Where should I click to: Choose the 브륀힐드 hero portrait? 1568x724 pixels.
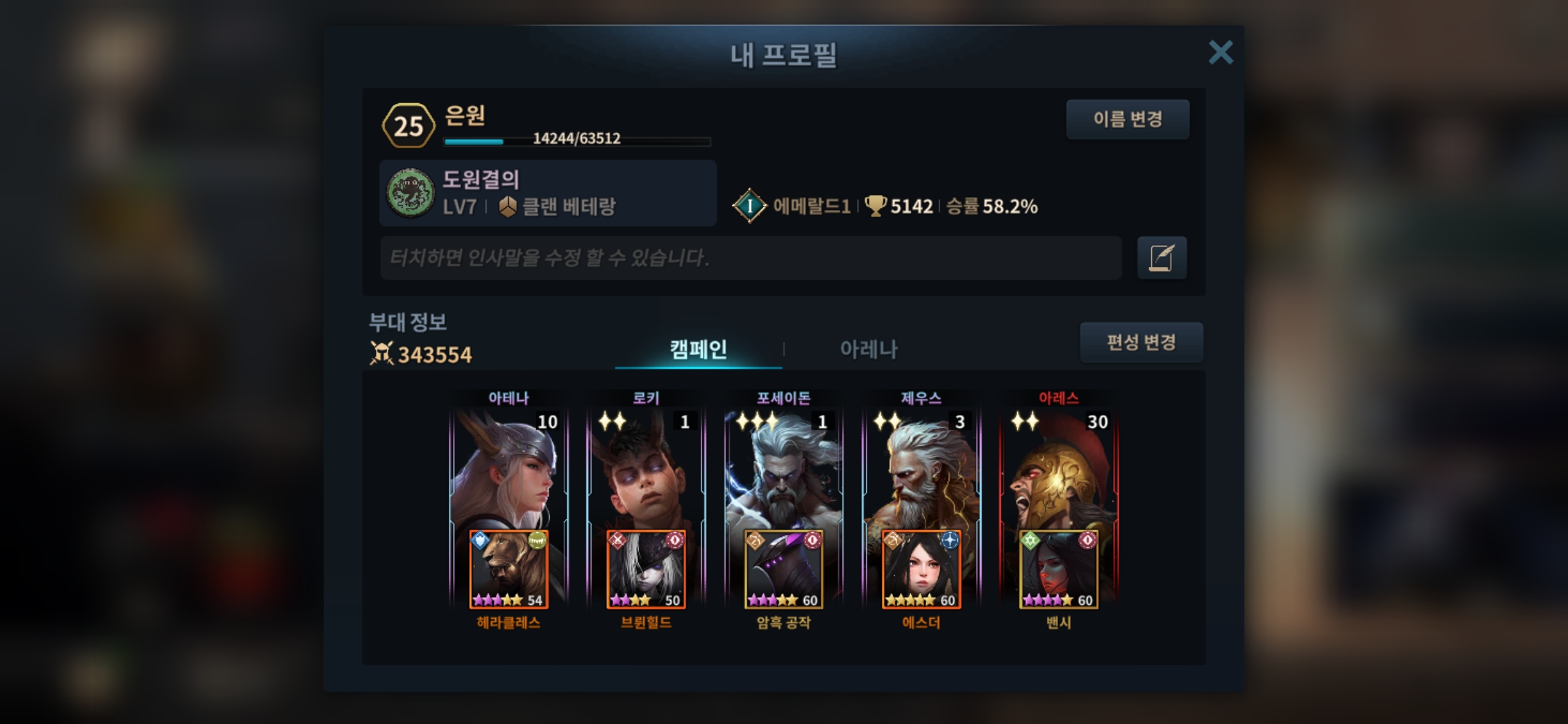tap(646, 570)
